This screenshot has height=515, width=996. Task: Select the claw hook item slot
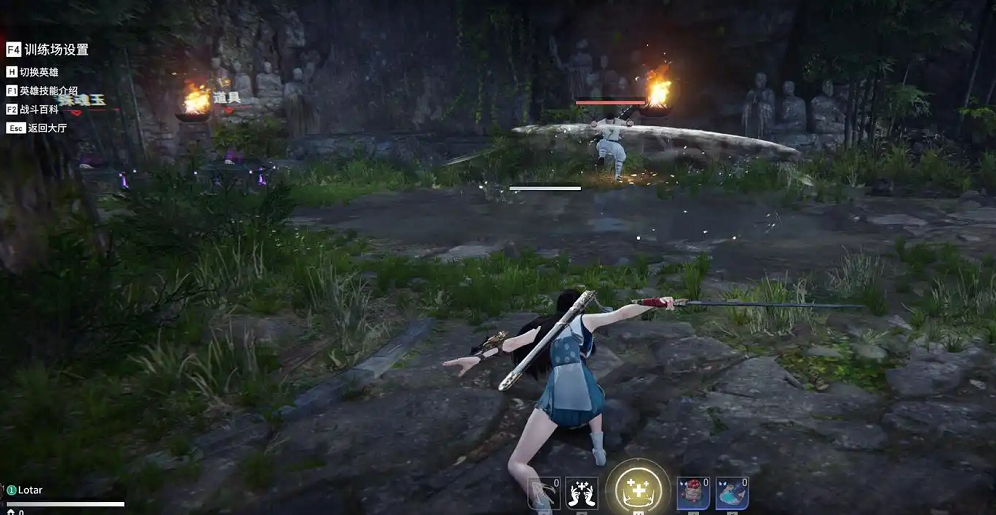pyautogui.click(x=544, y=494)
